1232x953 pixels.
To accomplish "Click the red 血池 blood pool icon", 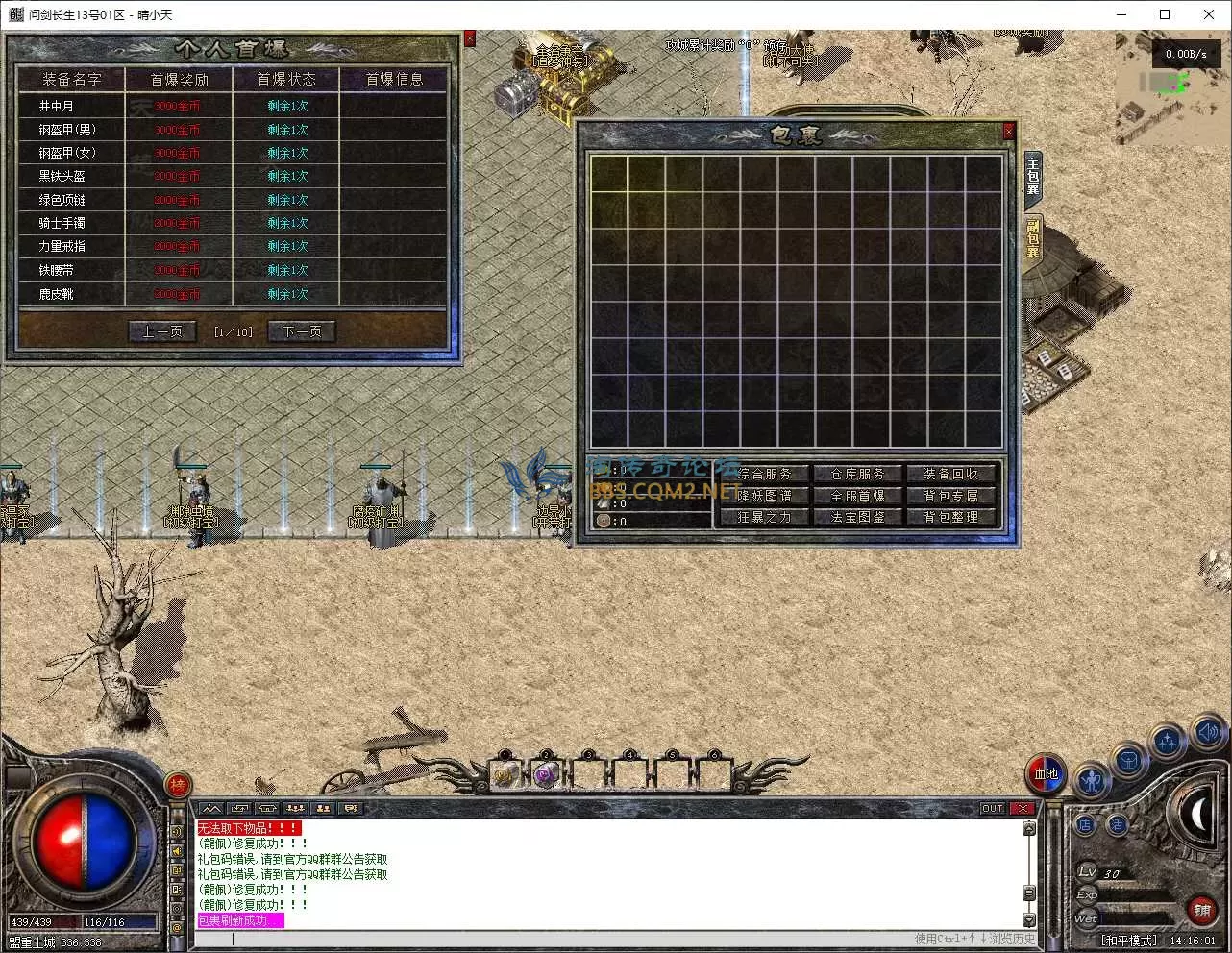I will 1046,774.
